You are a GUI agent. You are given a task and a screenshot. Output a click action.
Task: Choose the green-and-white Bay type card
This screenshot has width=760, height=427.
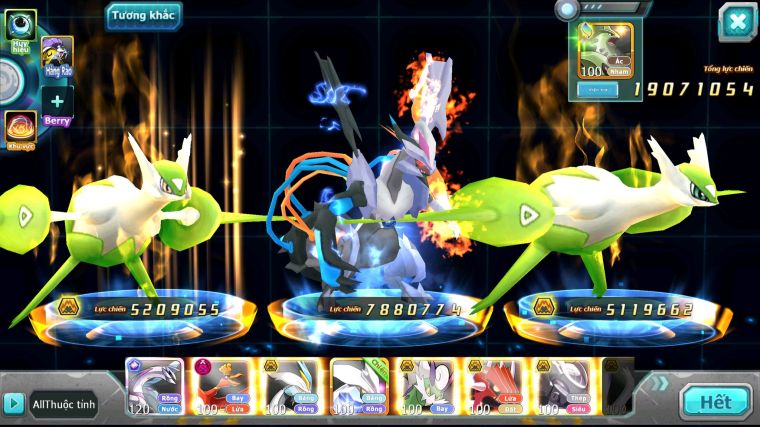(427, 386)
